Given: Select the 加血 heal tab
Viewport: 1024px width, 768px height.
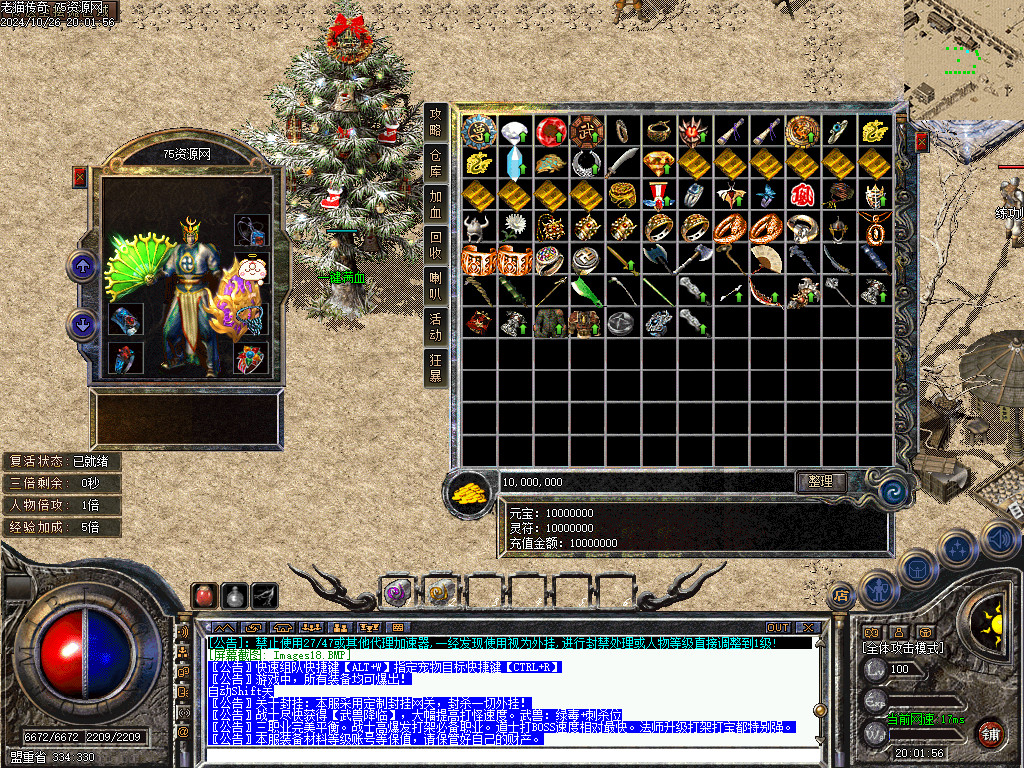Looking at the screenshot, I should (x=435, y=204).
